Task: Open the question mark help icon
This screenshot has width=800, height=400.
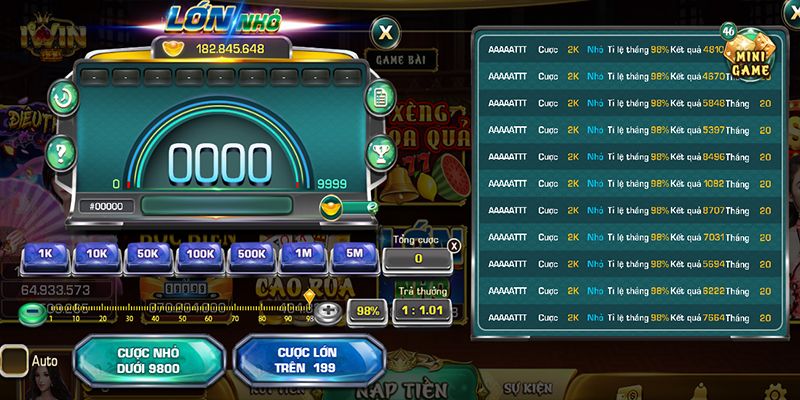Action: click(x=62, y=152)
